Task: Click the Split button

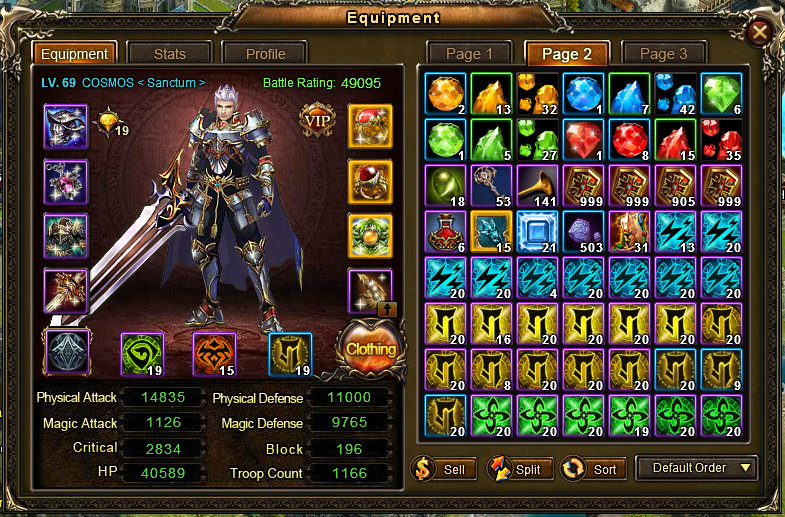Action: click(x=516, y=468)
